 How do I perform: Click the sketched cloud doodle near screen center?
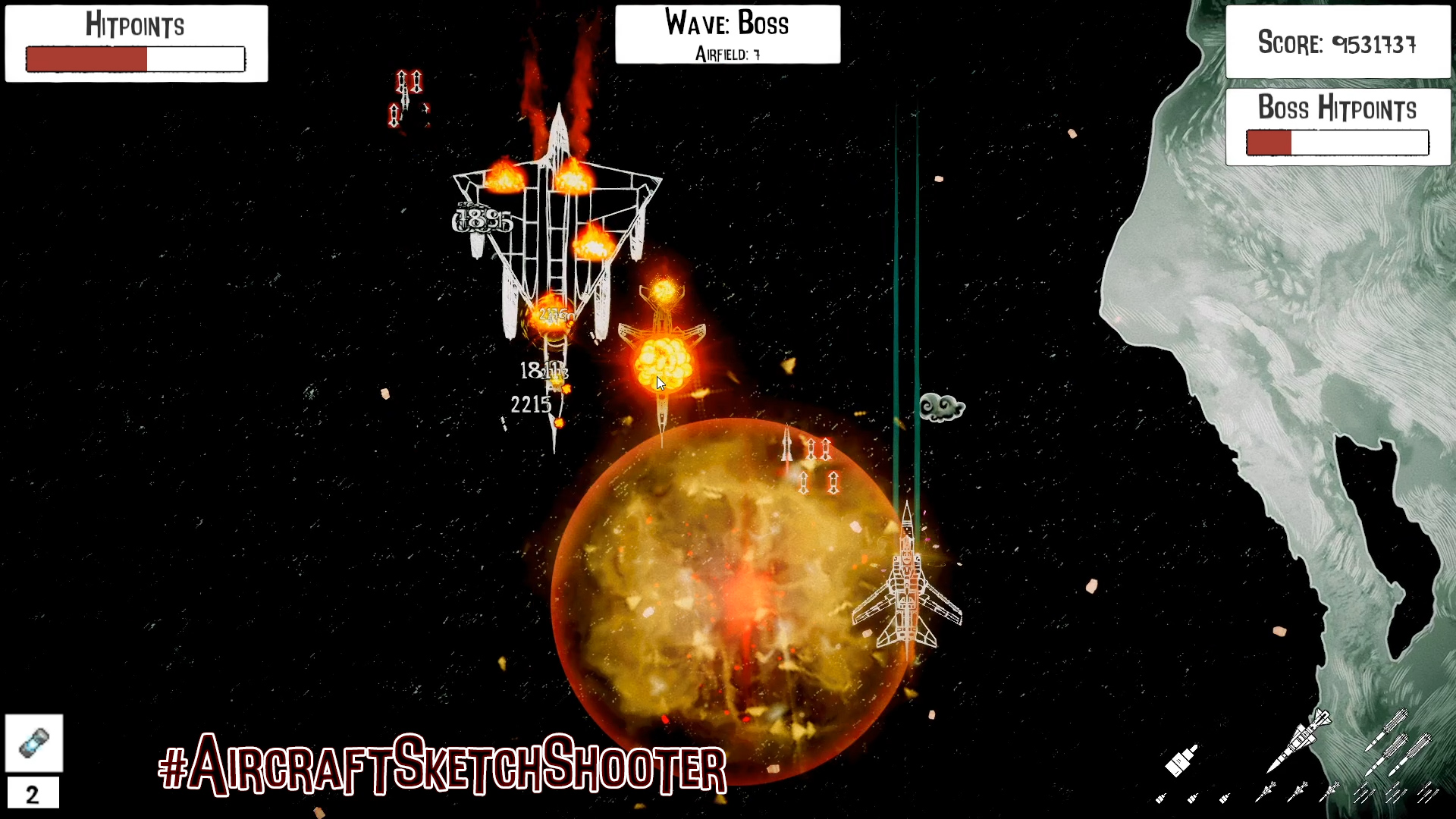click(941, 407)
